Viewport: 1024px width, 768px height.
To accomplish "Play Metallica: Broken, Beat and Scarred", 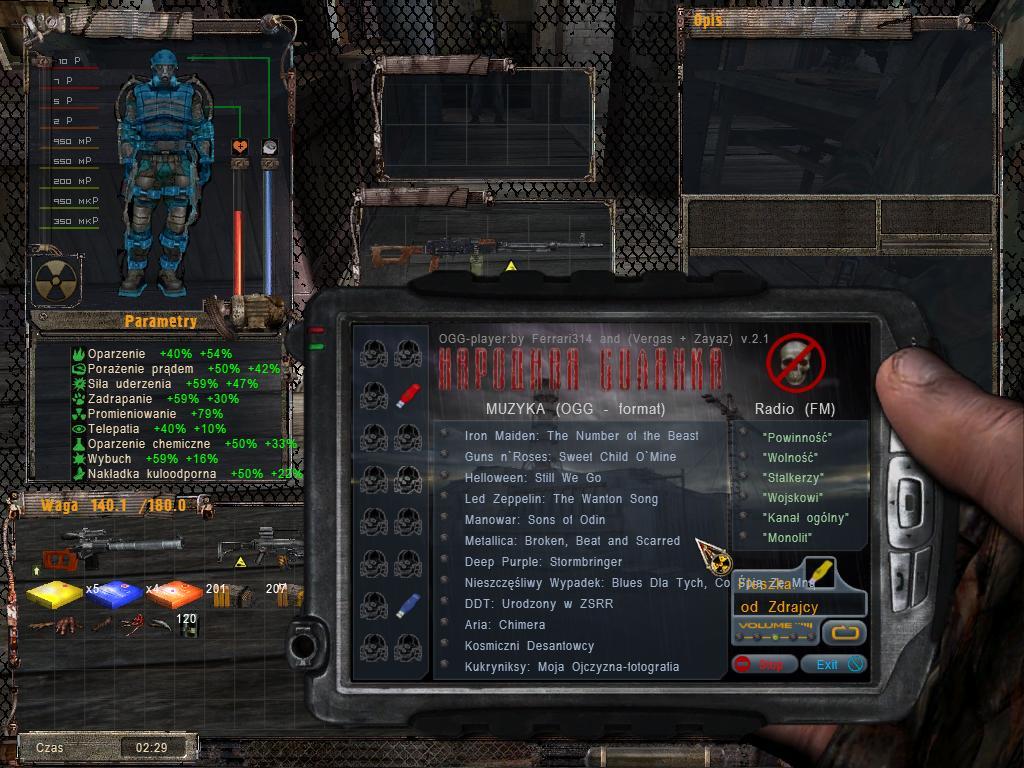I will [572, 541].
